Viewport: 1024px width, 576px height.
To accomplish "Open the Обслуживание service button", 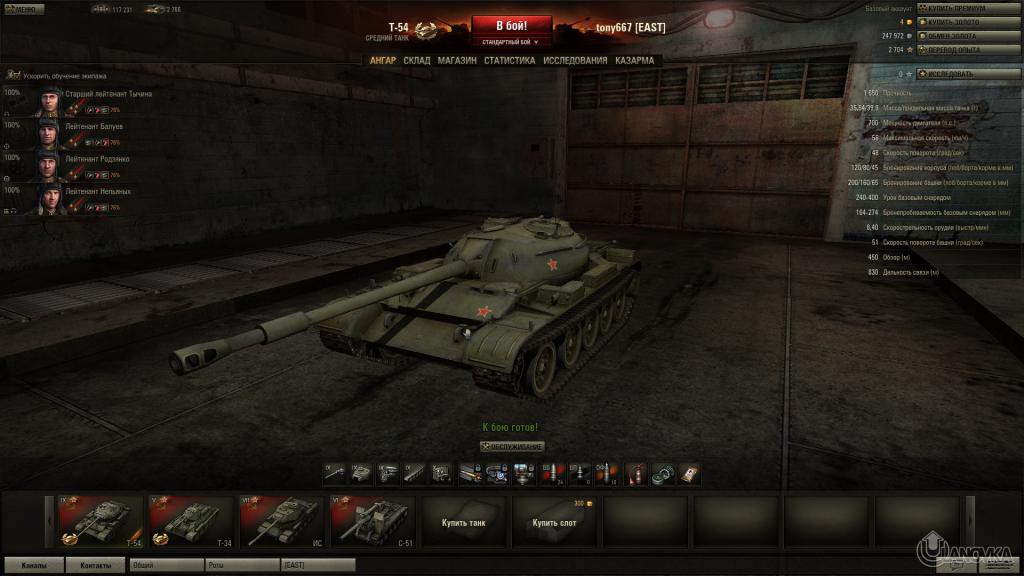I will point(512,446).
